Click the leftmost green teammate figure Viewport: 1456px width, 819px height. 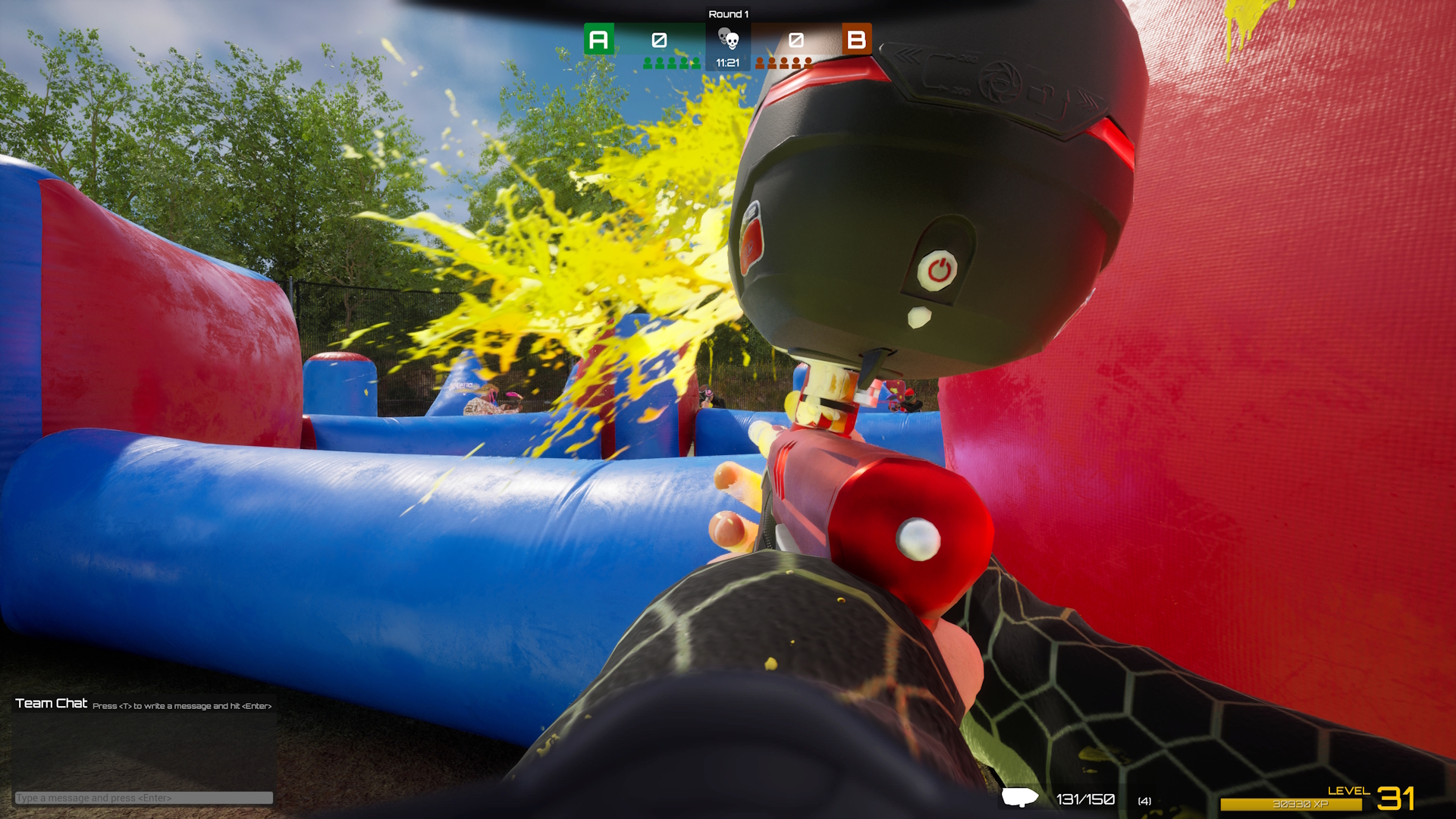pos(648,64)
